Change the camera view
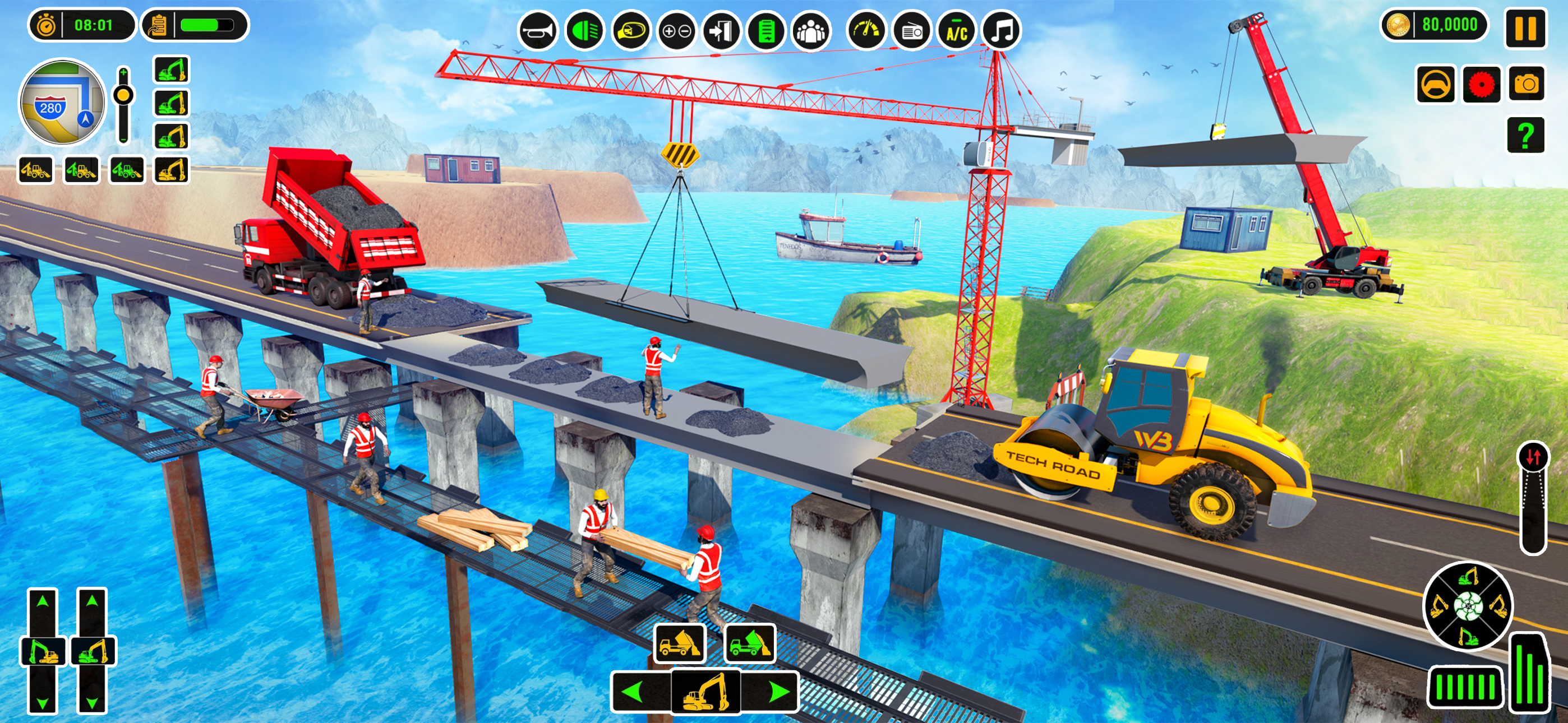 (1526, 84)
